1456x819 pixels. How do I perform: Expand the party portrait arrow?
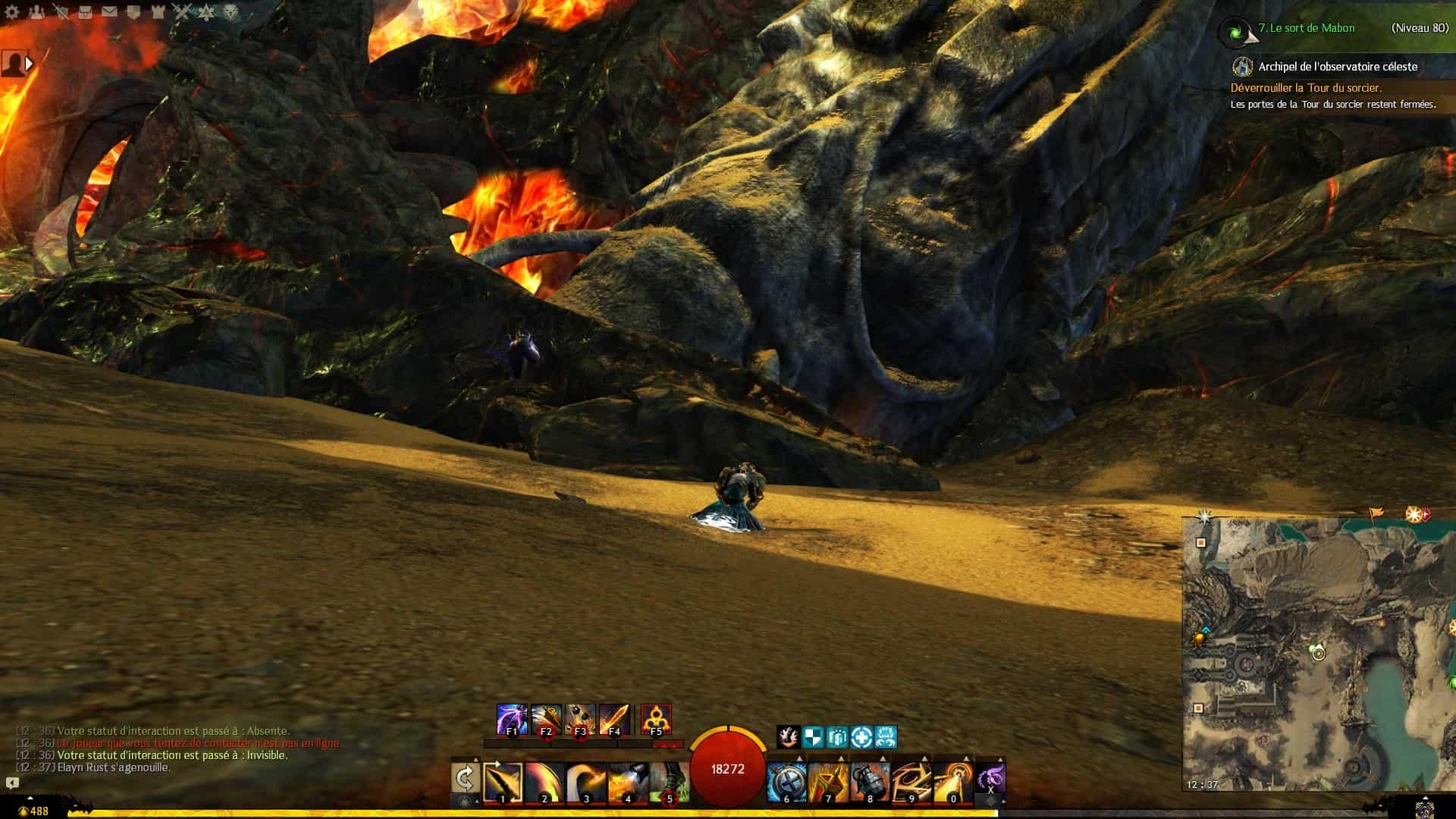pos(30,64)
